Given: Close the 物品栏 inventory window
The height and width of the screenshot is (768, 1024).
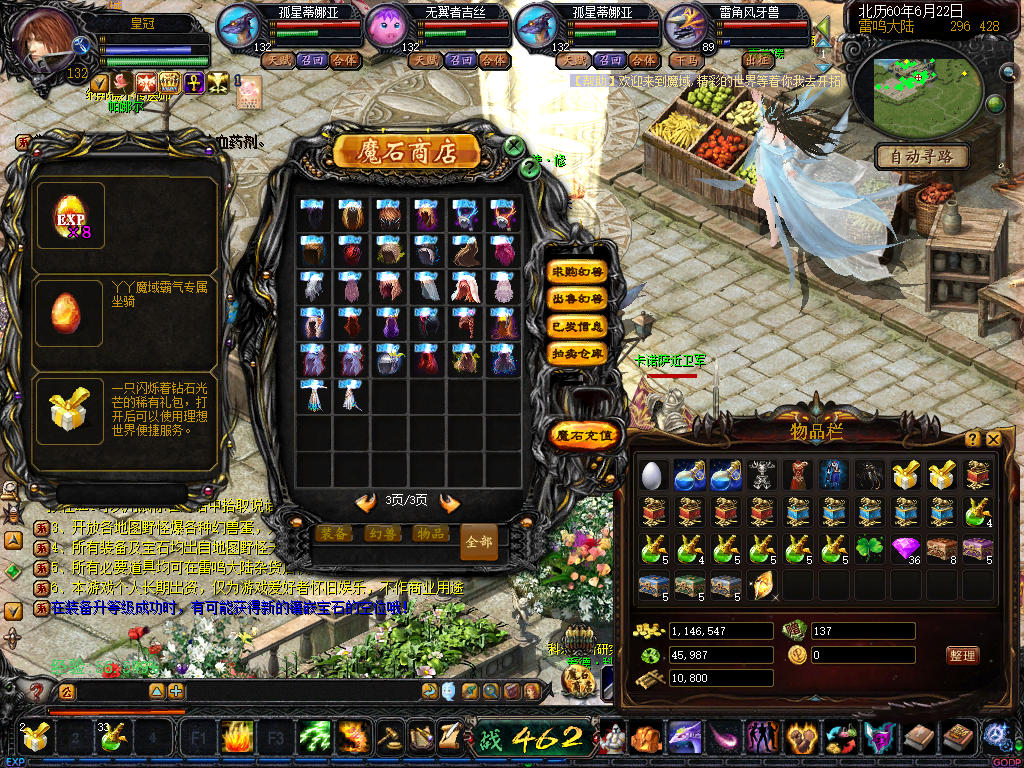Looking at the screenshot, I should pyautogui.click(x=993, y=439).
